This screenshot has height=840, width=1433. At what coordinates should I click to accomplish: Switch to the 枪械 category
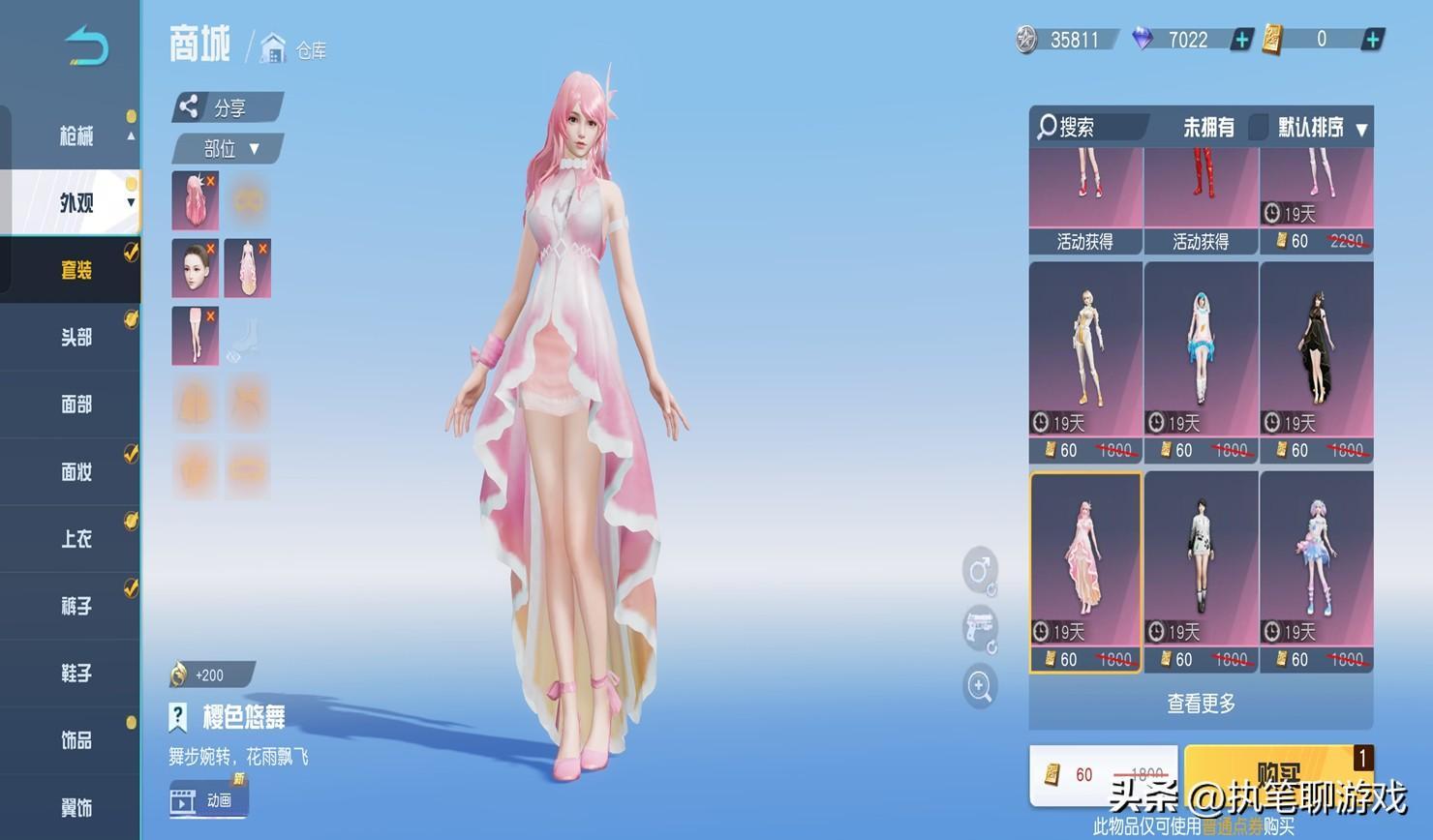point(76,135)
